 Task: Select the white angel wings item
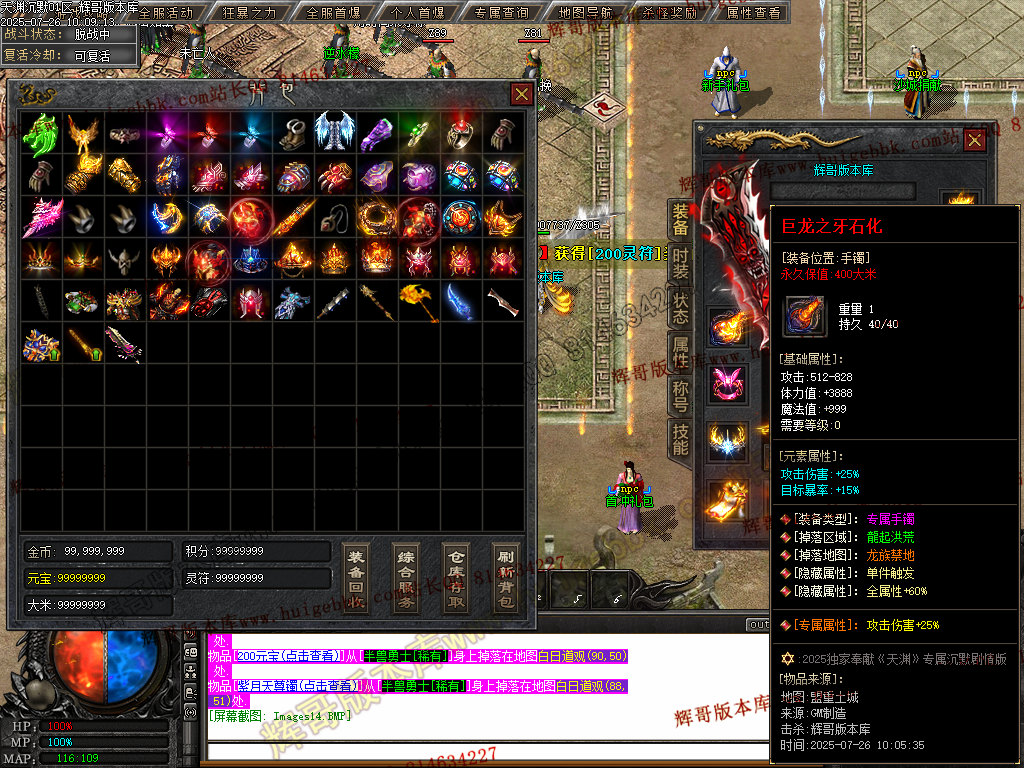point(335,131)
